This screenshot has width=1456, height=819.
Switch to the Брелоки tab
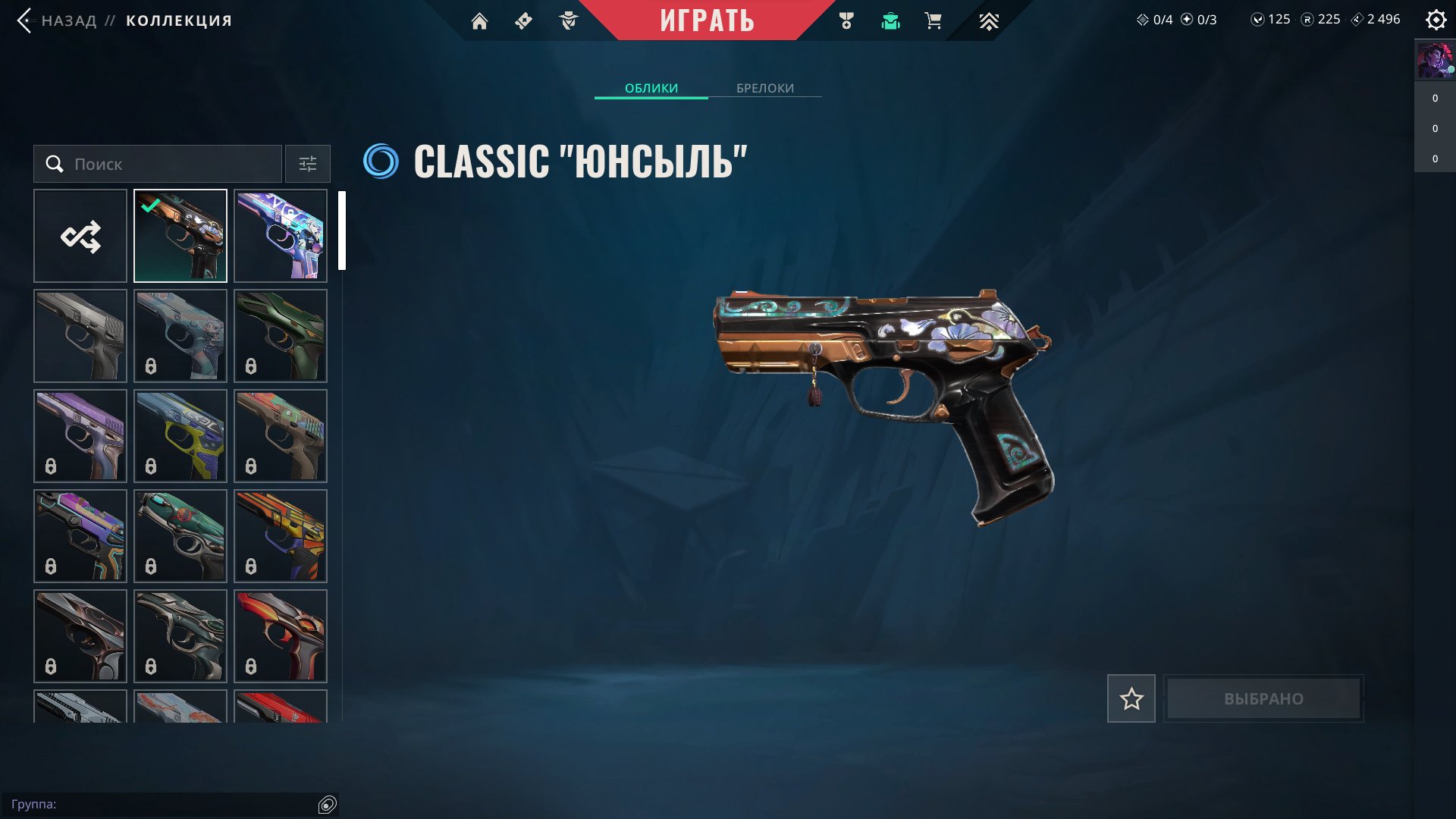point(764,88)
